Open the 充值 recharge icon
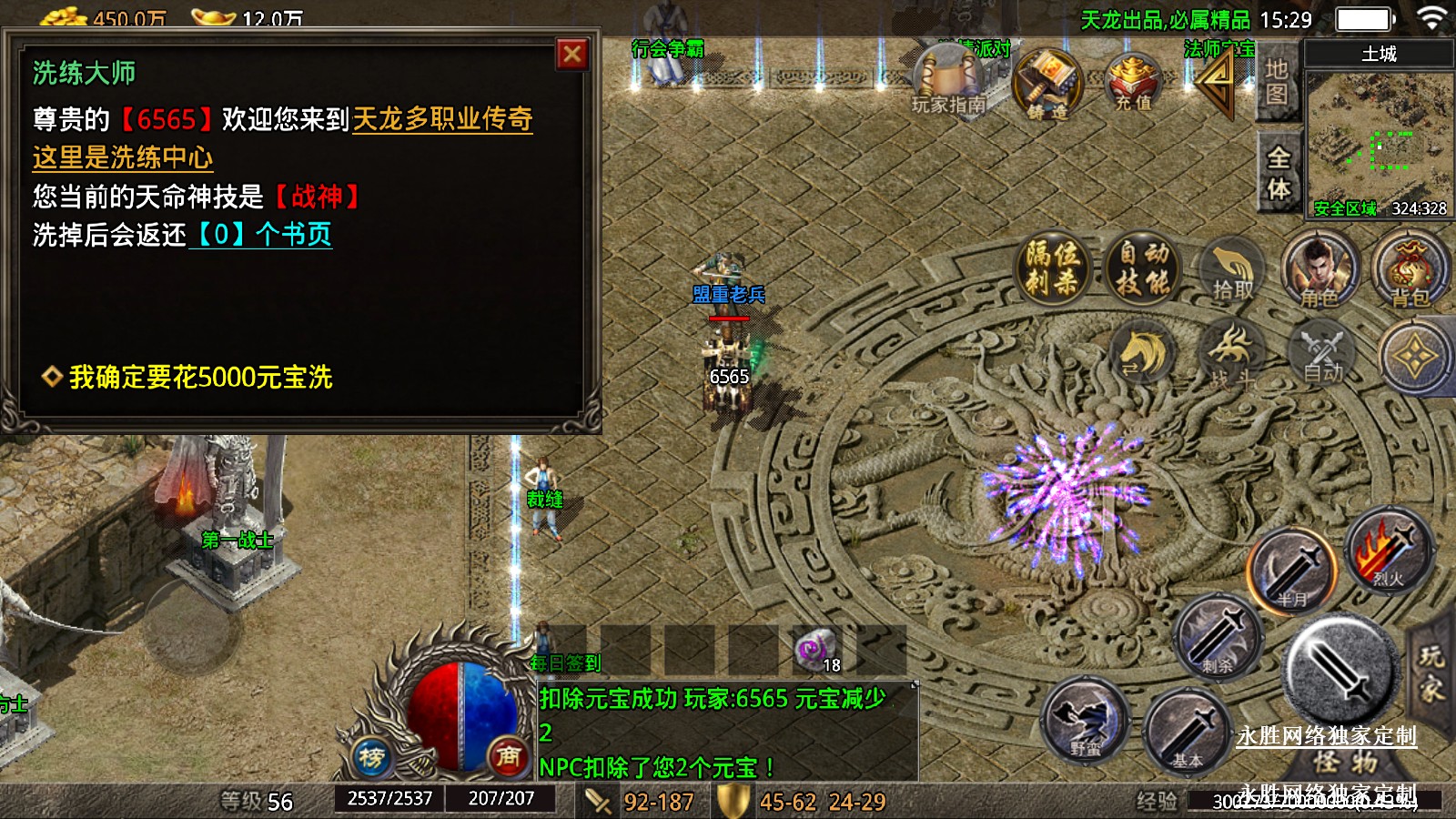 [1133, 82]
